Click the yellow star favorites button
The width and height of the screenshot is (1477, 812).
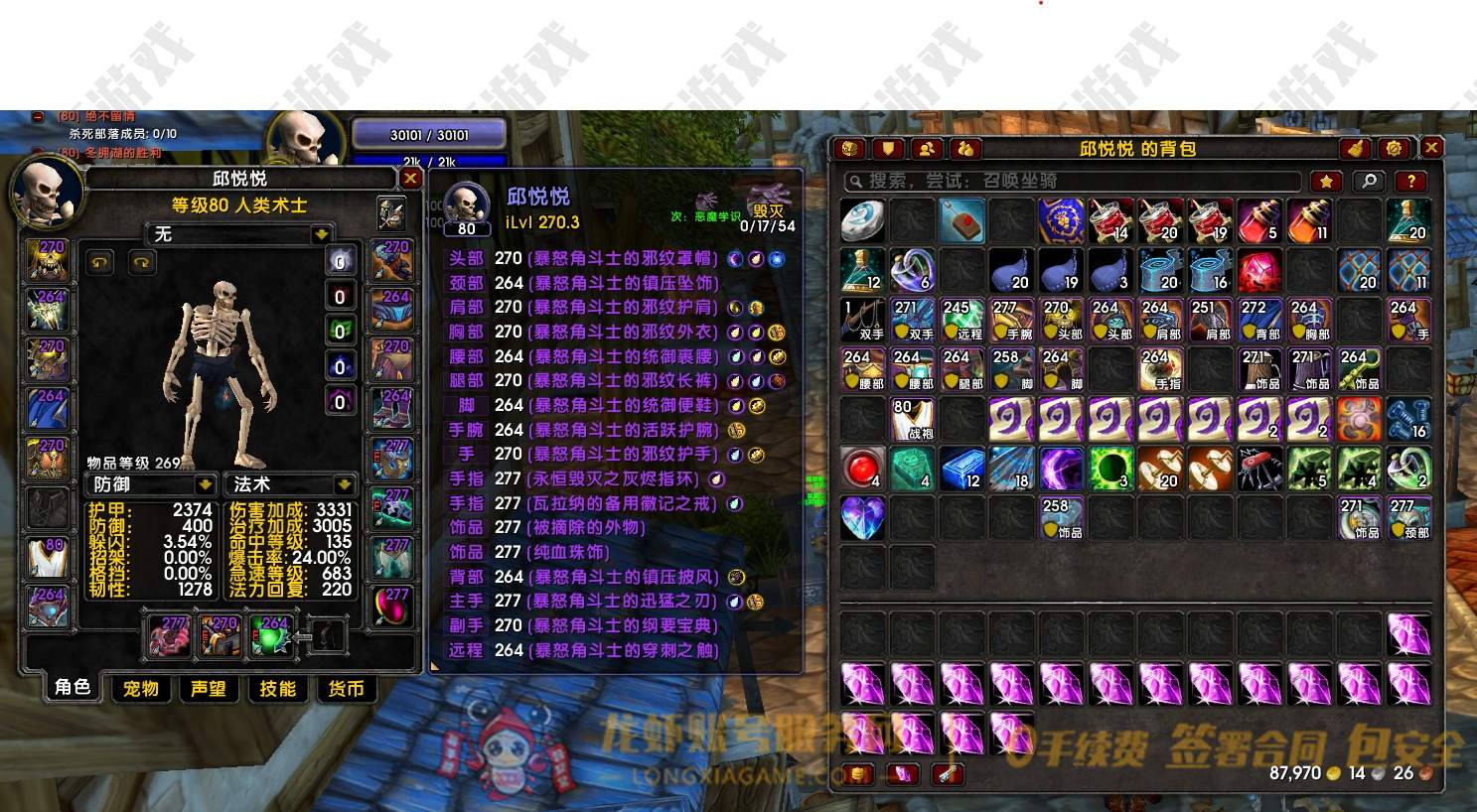coord(1326,181)
